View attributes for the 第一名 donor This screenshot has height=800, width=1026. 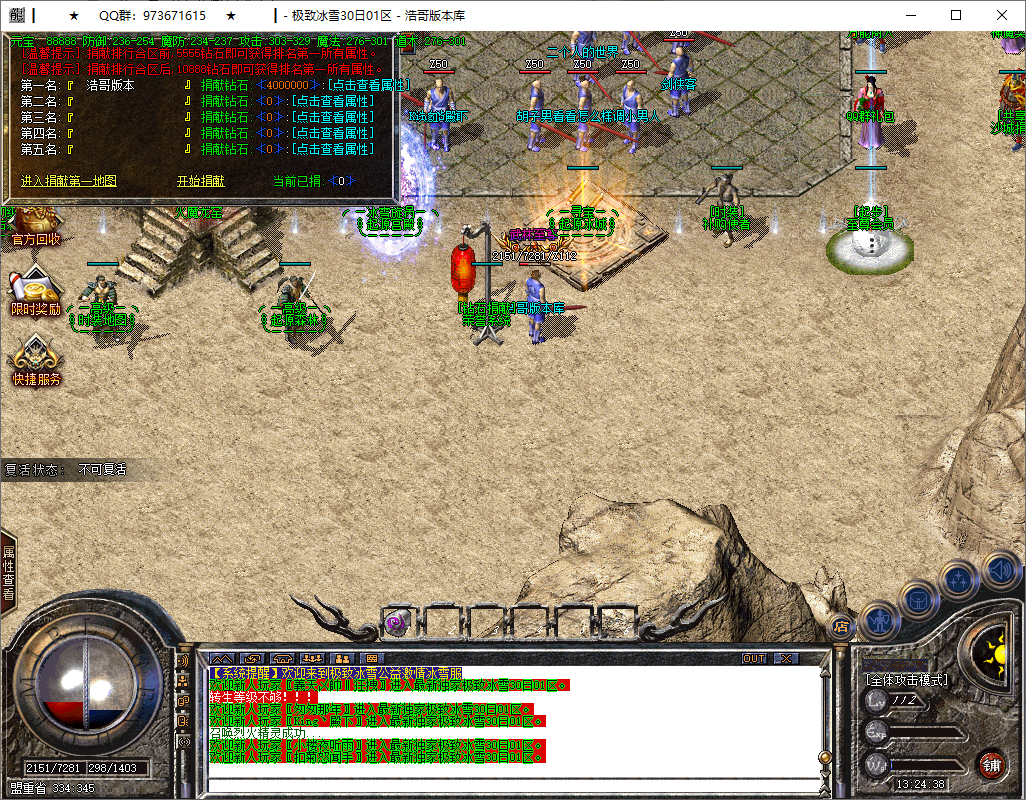(332, 86)
